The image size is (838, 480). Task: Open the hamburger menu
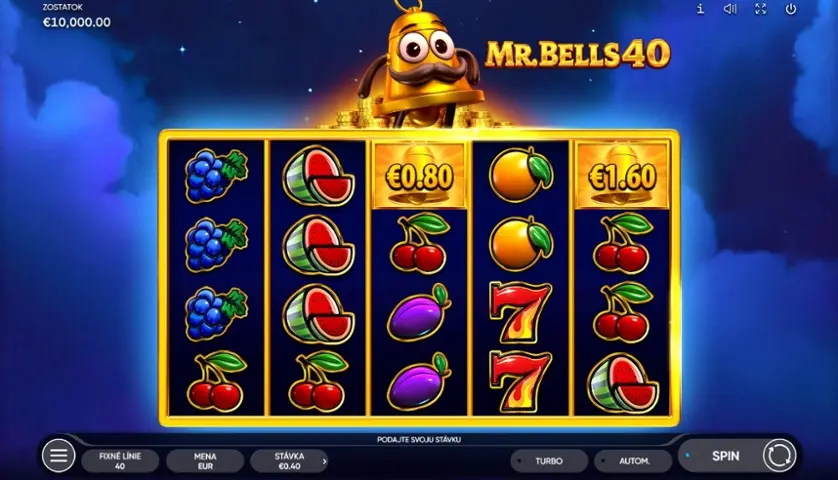tap(59, 456)
